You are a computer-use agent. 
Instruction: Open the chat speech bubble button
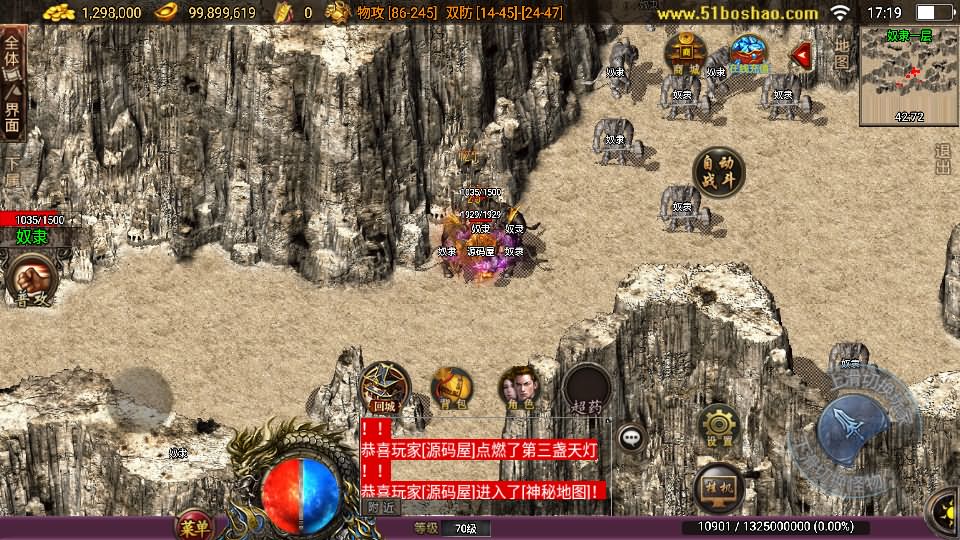[631, 437]
